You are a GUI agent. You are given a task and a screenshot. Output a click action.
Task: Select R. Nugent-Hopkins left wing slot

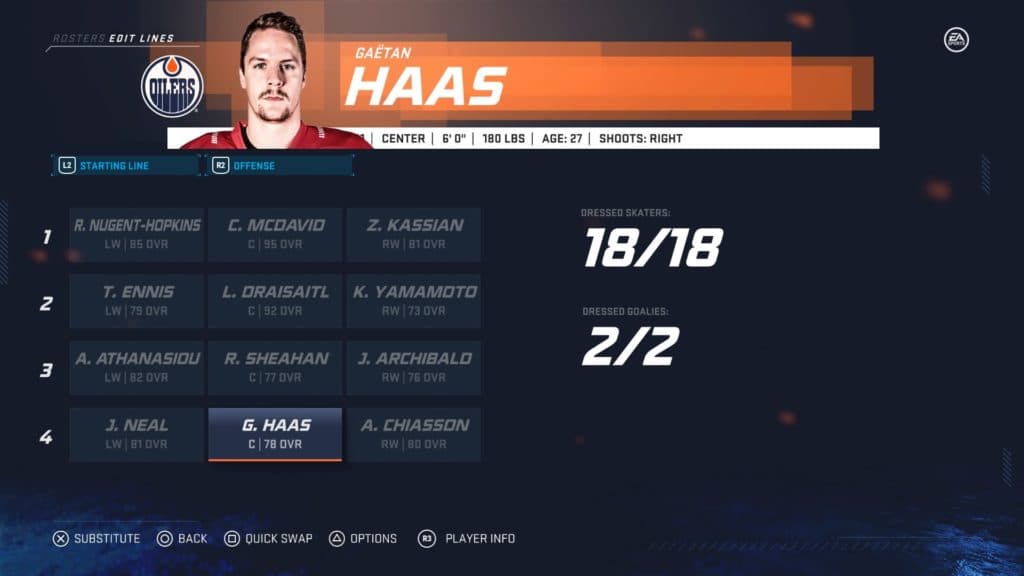pos(137,235)
